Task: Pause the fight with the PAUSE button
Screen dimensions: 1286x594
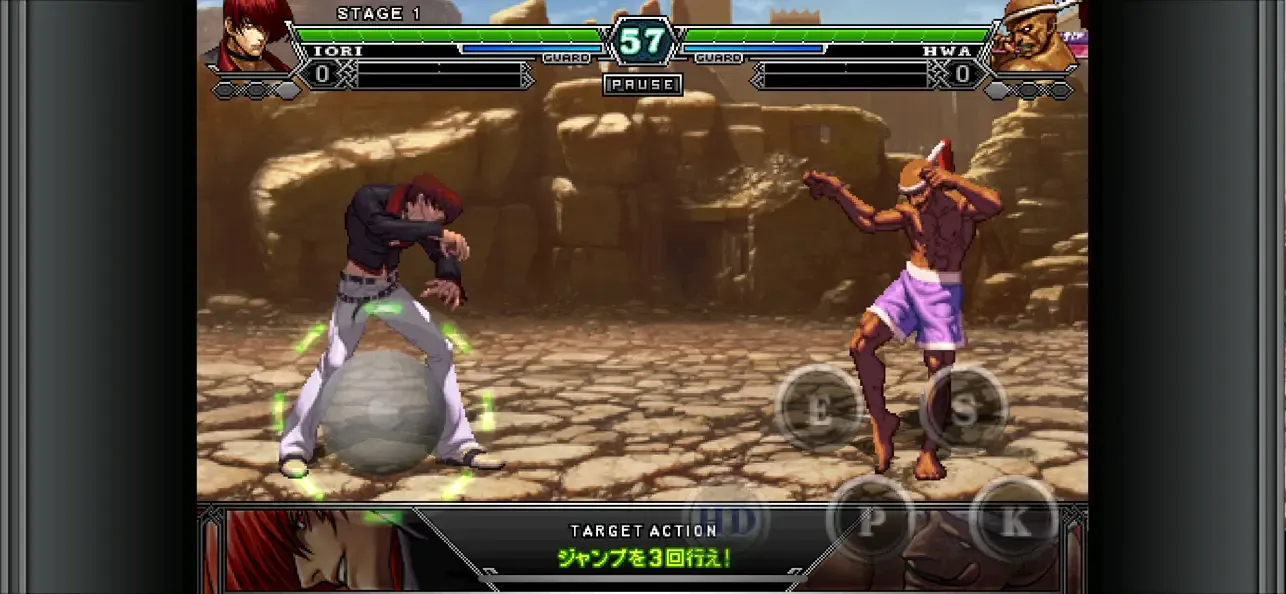Action: 643,85
